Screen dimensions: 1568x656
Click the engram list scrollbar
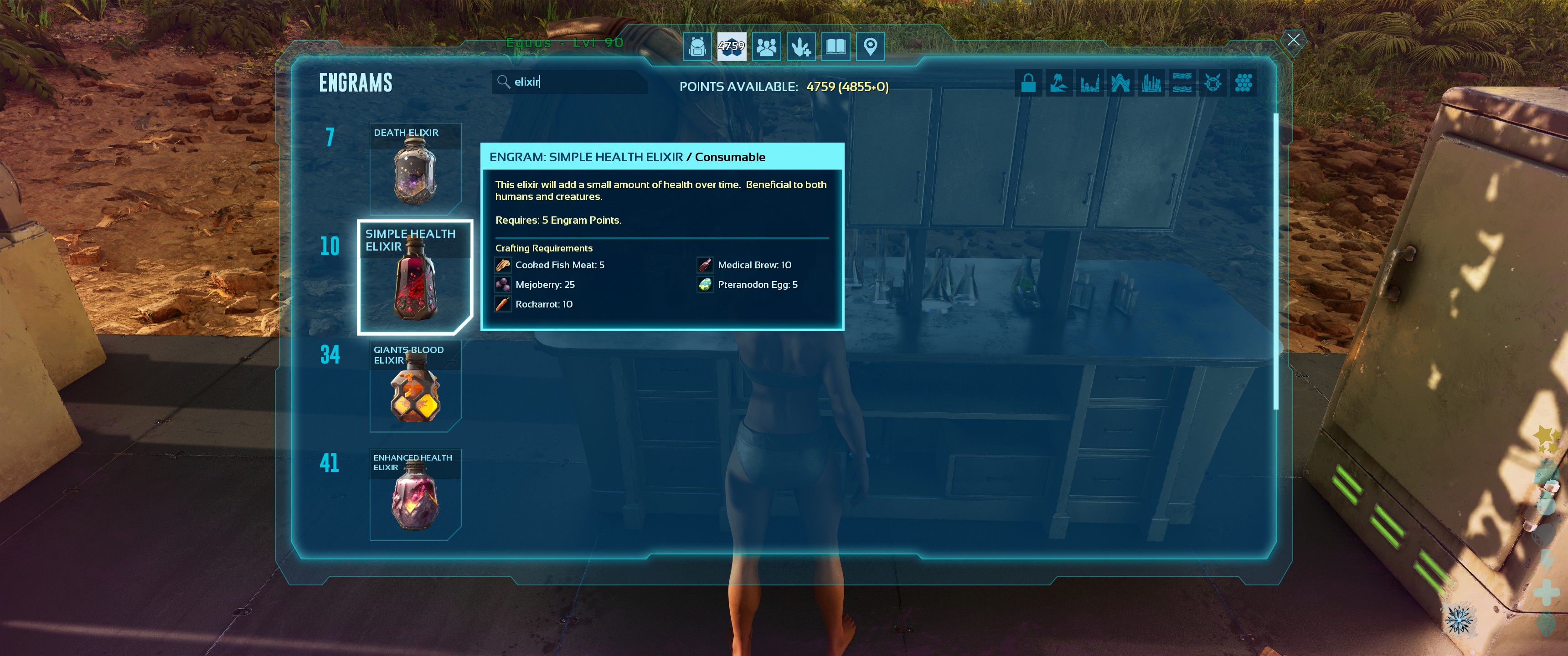[x=1275, y=261]
